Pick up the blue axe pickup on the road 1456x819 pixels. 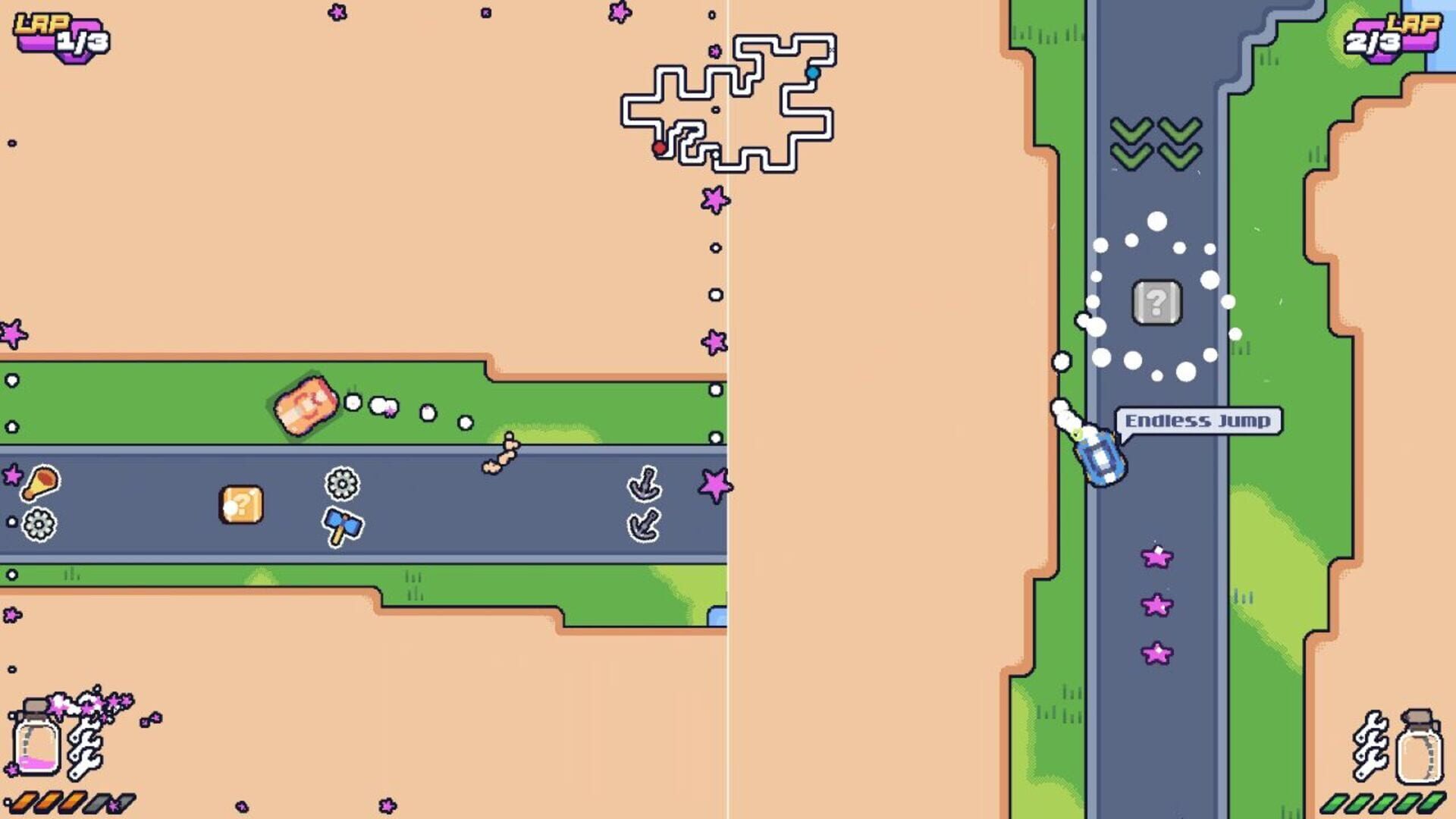point(342,526)
